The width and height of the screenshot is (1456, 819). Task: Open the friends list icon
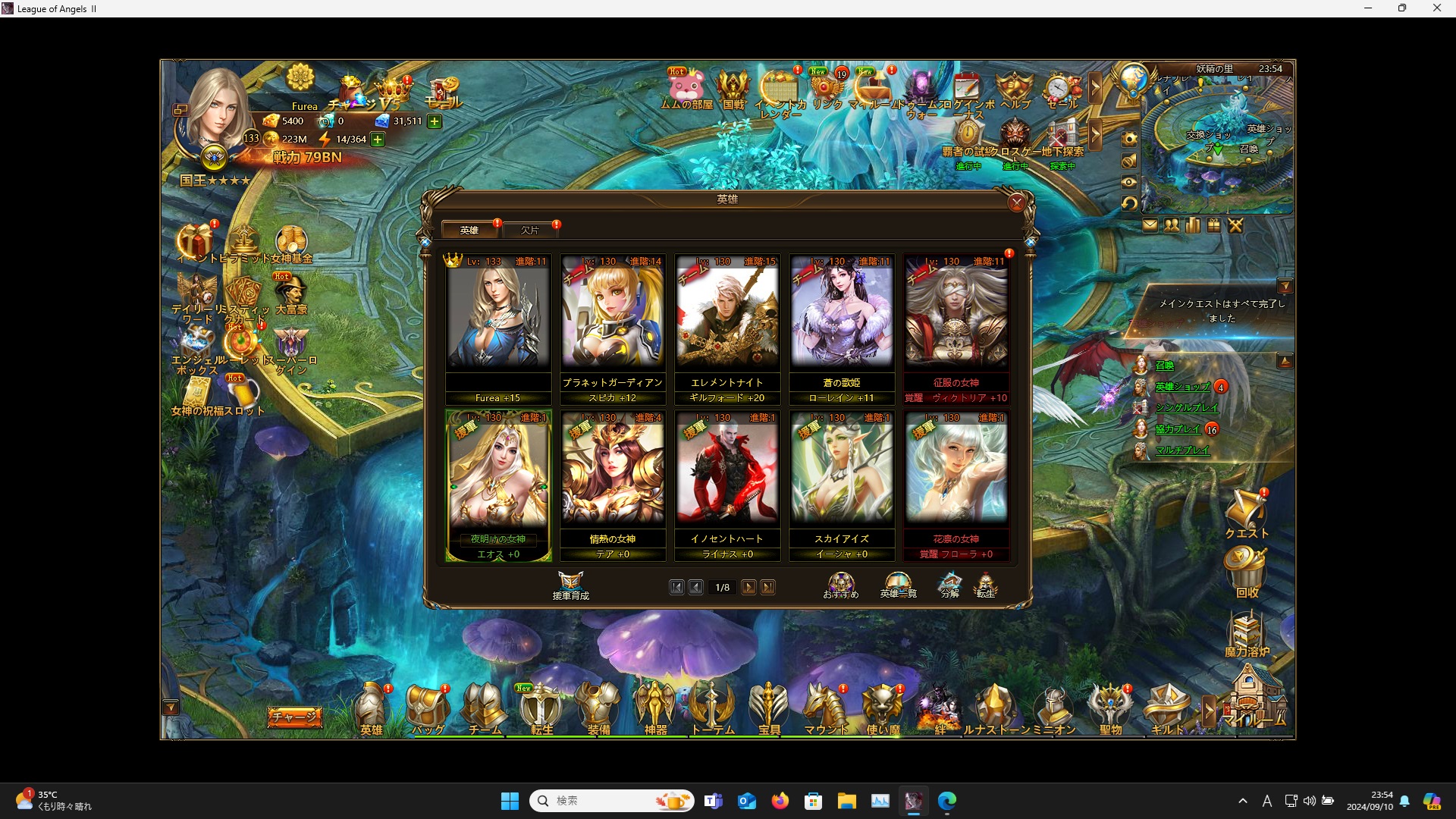click(1172, 225)
